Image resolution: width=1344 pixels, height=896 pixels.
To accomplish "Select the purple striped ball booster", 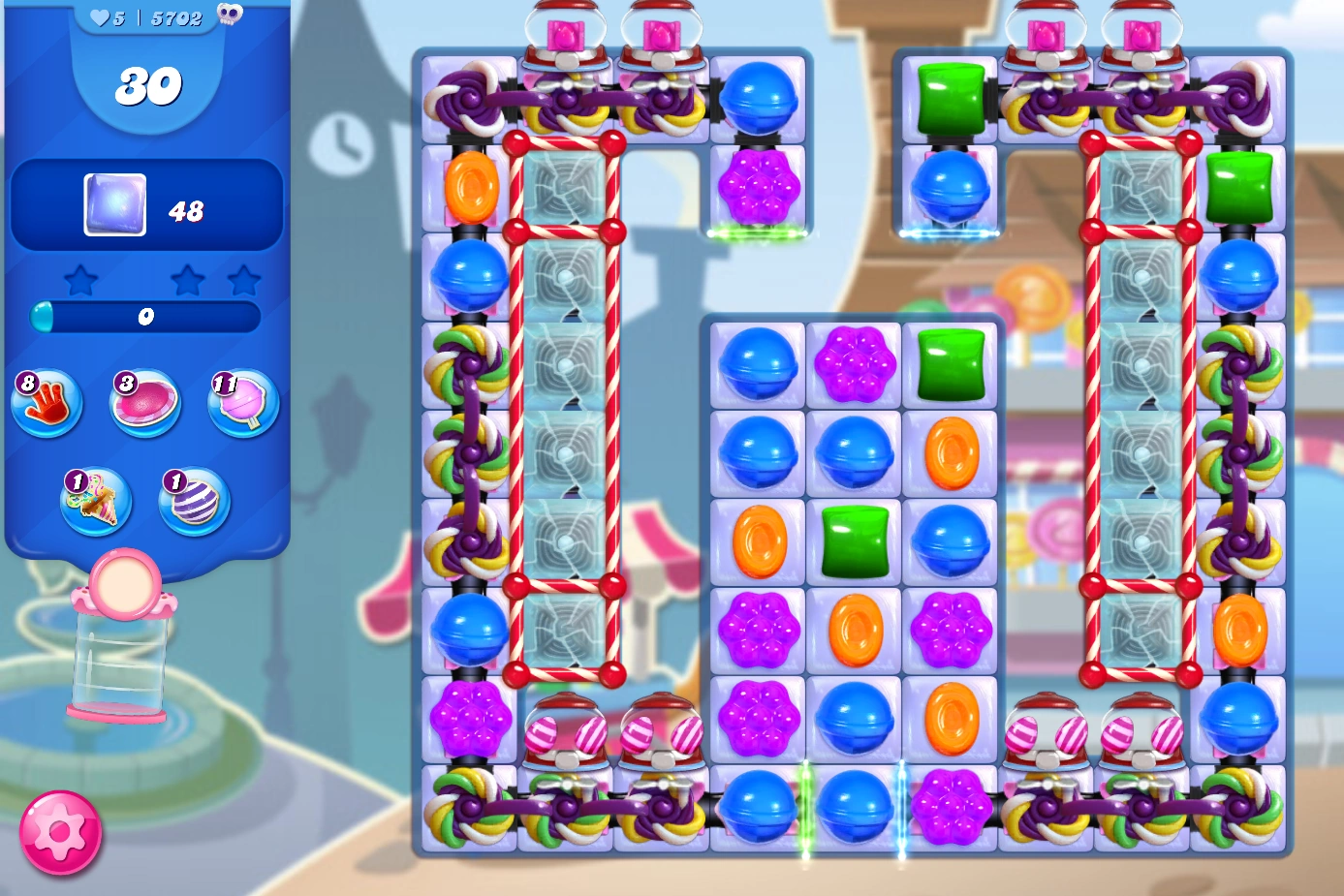I will click(x=192, y=503).
